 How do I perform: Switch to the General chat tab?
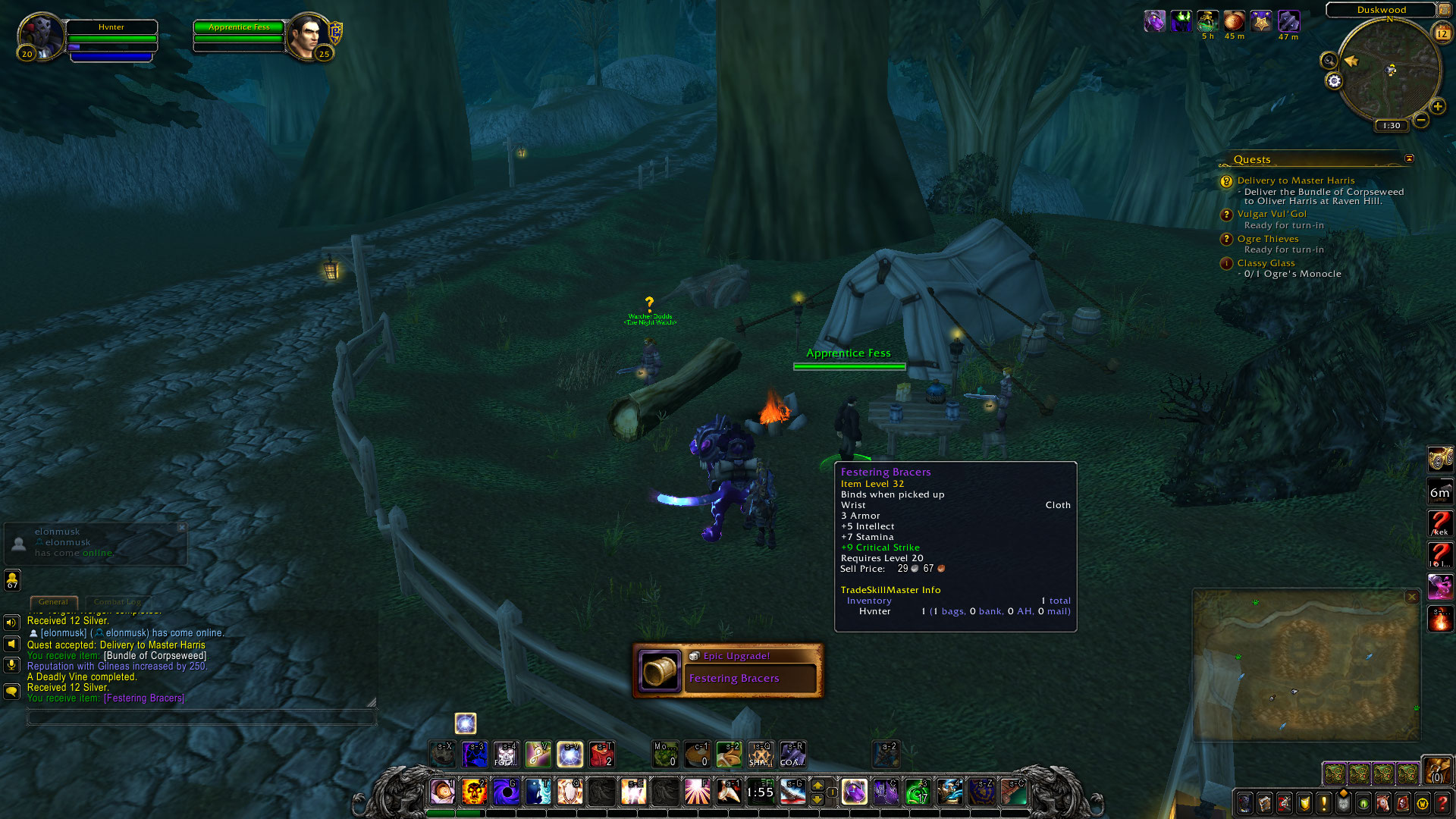point(53,602)
